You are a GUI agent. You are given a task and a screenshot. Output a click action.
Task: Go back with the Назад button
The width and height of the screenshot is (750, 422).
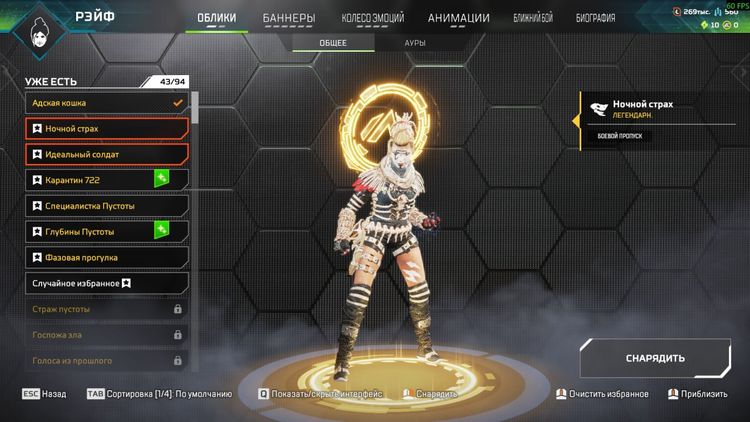click(44, 394)
